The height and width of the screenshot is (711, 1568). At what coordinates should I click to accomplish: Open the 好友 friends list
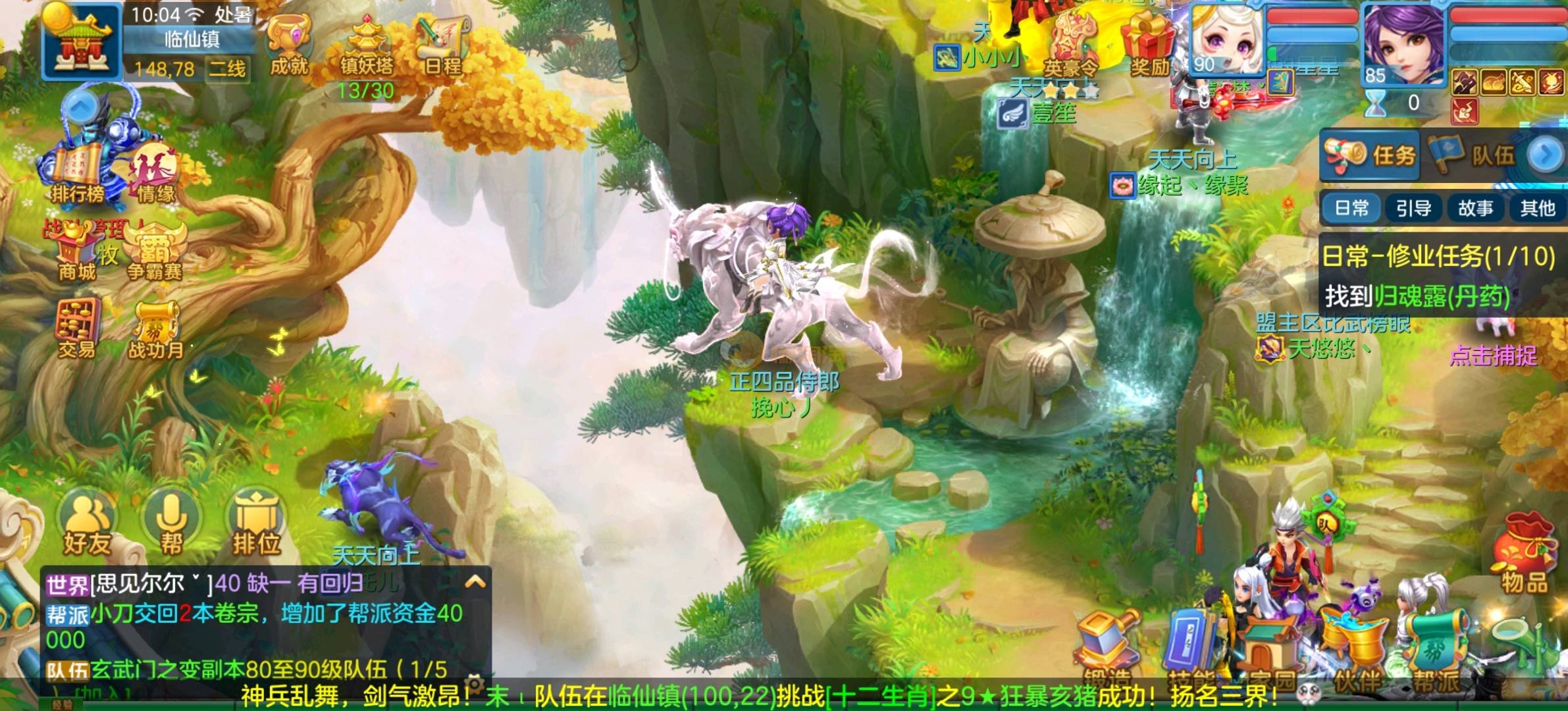[87, 527]
